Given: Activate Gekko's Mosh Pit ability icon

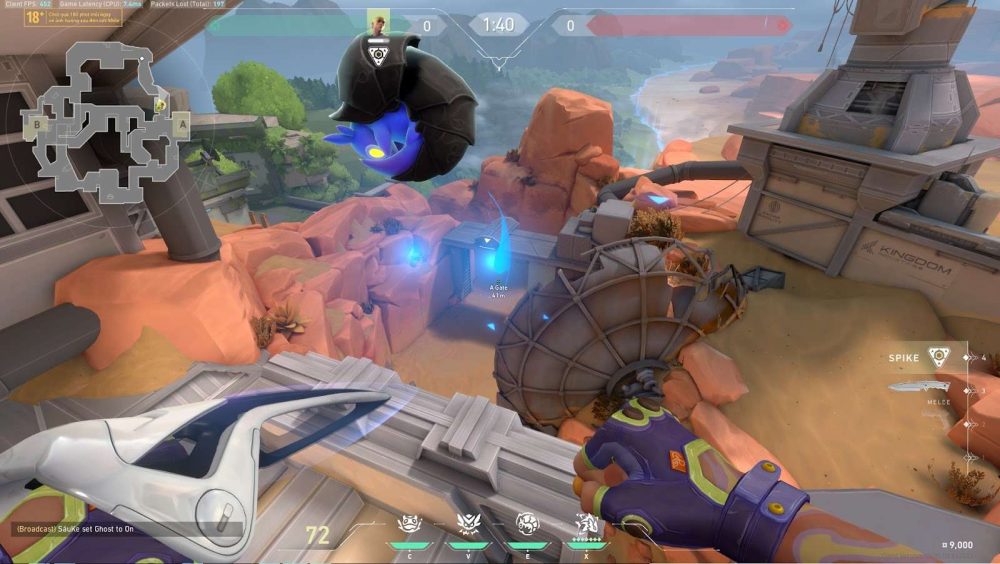Looking at the screenshot, I should pyautogui.click(x=407, y=524).
